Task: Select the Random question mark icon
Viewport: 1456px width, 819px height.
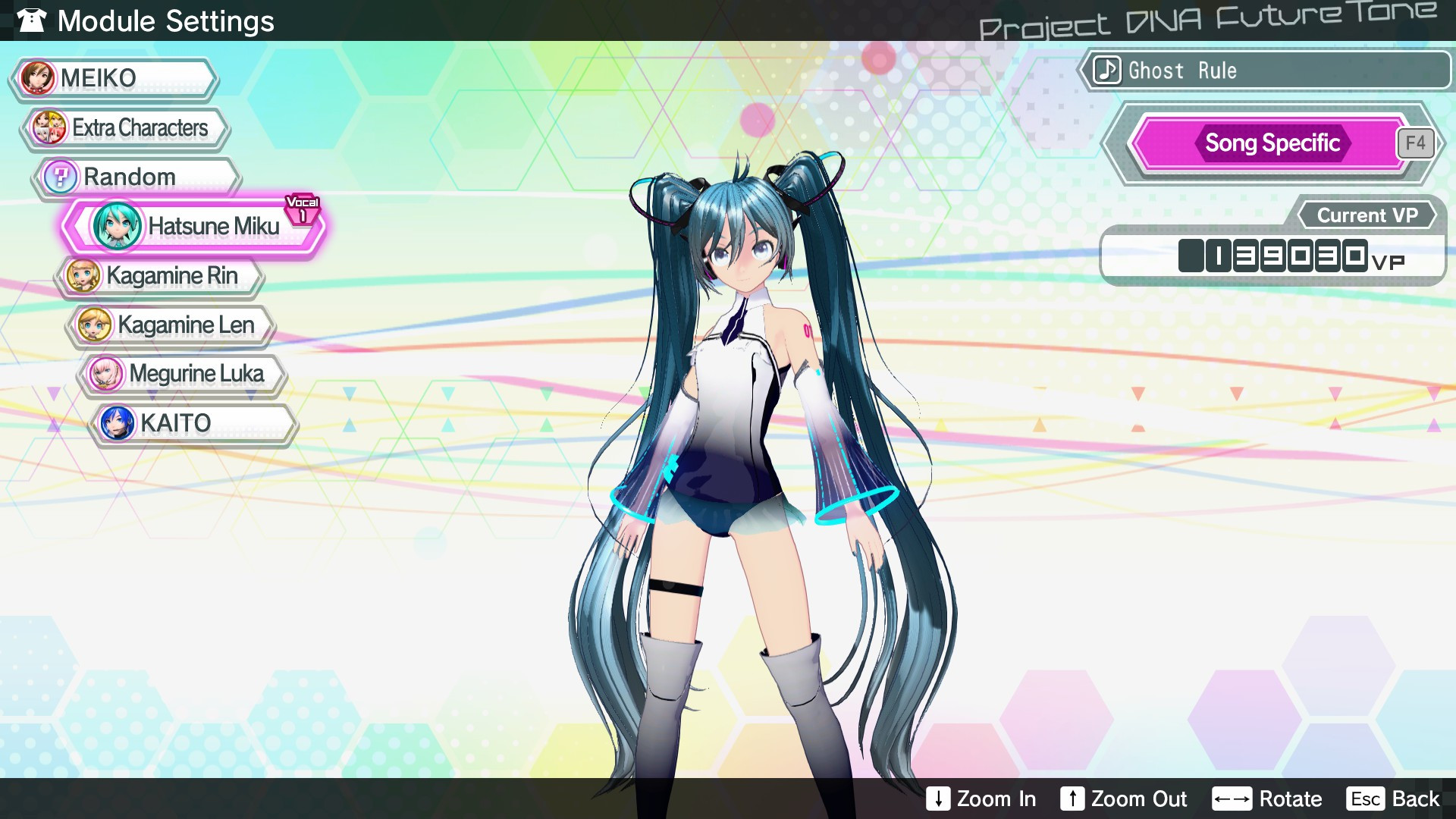Action: tap(62, 176)
